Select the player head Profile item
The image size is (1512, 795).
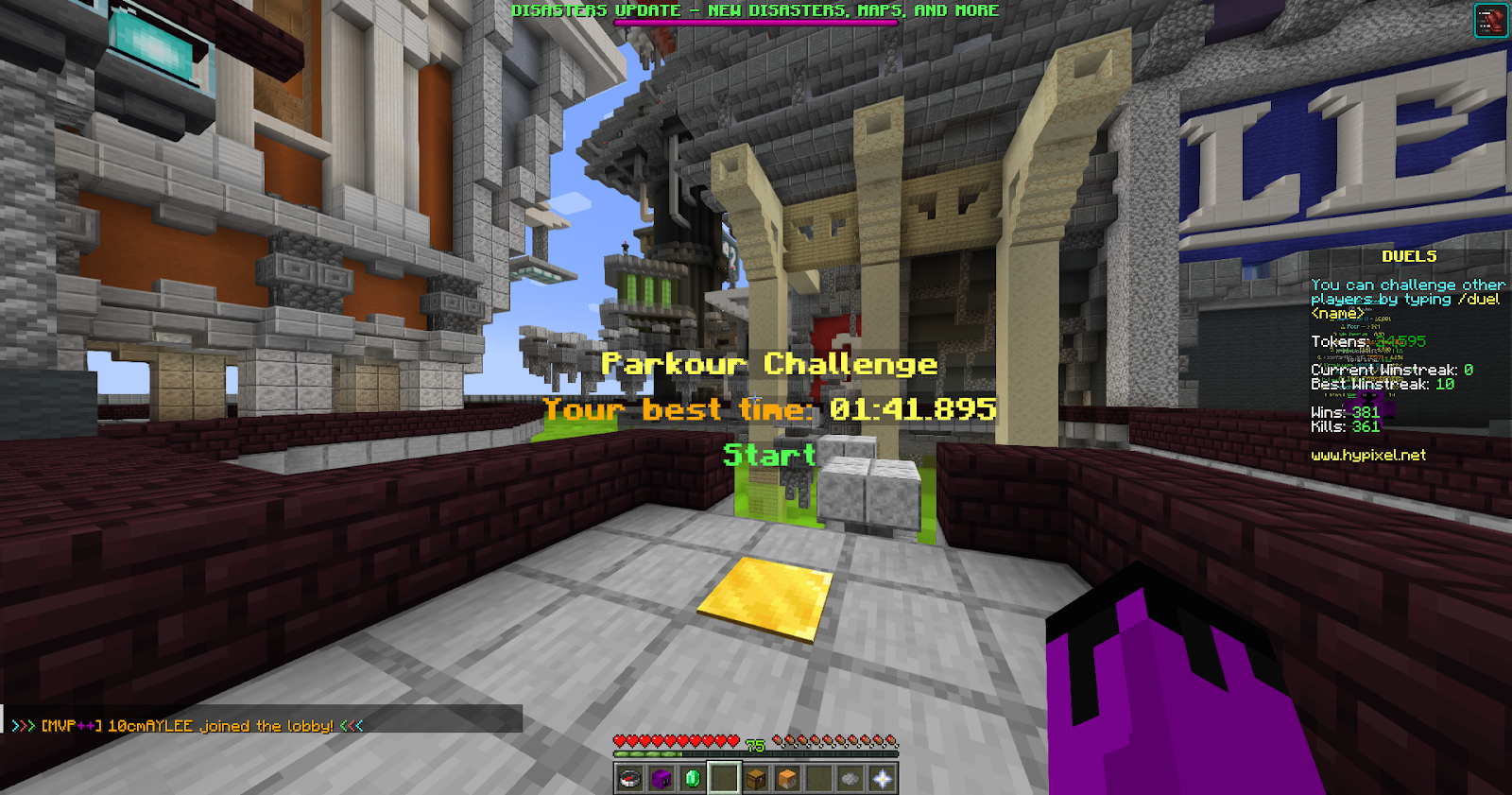coord(785,779)
